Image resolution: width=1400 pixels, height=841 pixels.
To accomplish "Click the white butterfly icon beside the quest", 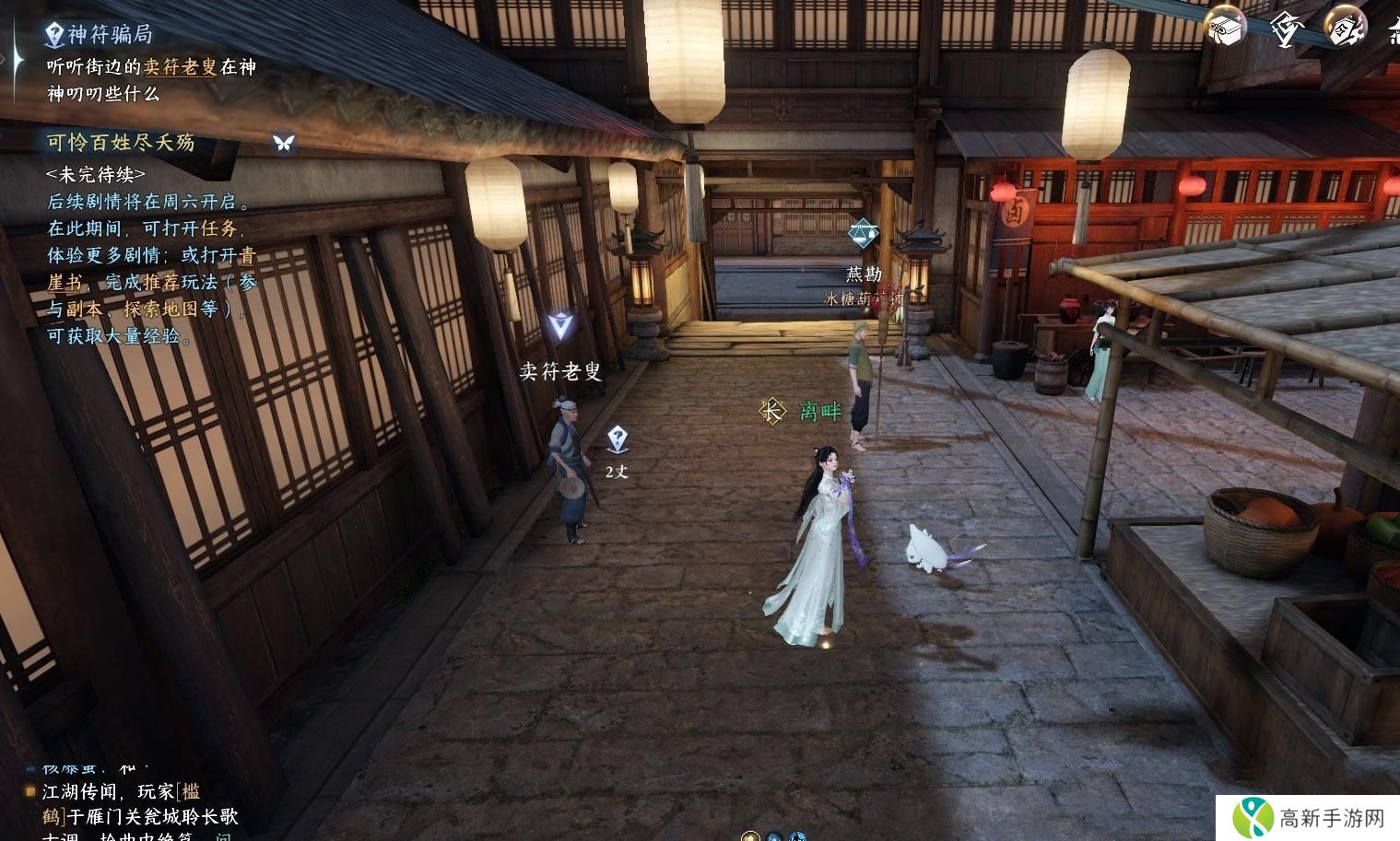I will click(283, 143).
